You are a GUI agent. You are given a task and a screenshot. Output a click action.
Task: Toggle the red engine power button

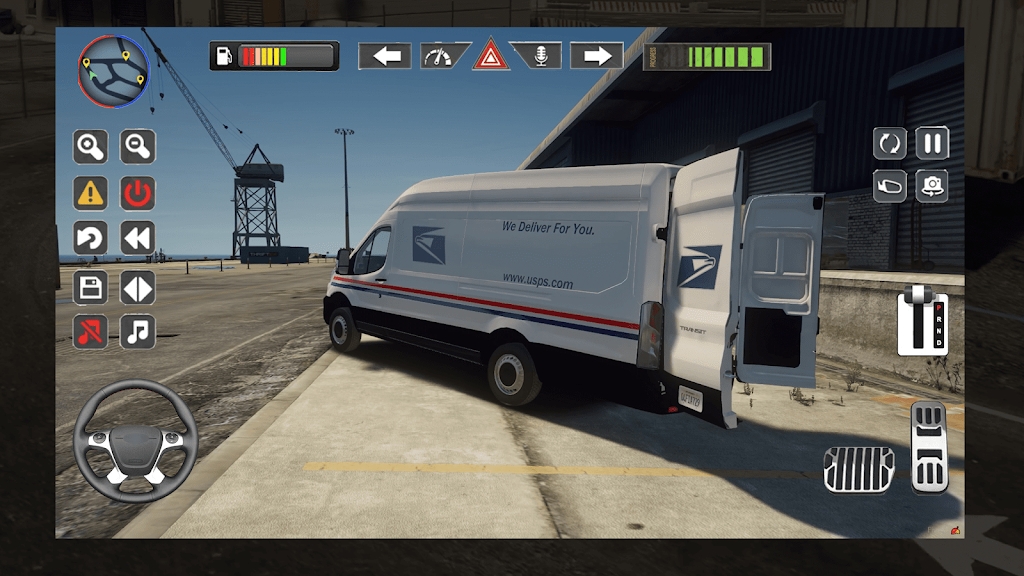click(138, 193)
